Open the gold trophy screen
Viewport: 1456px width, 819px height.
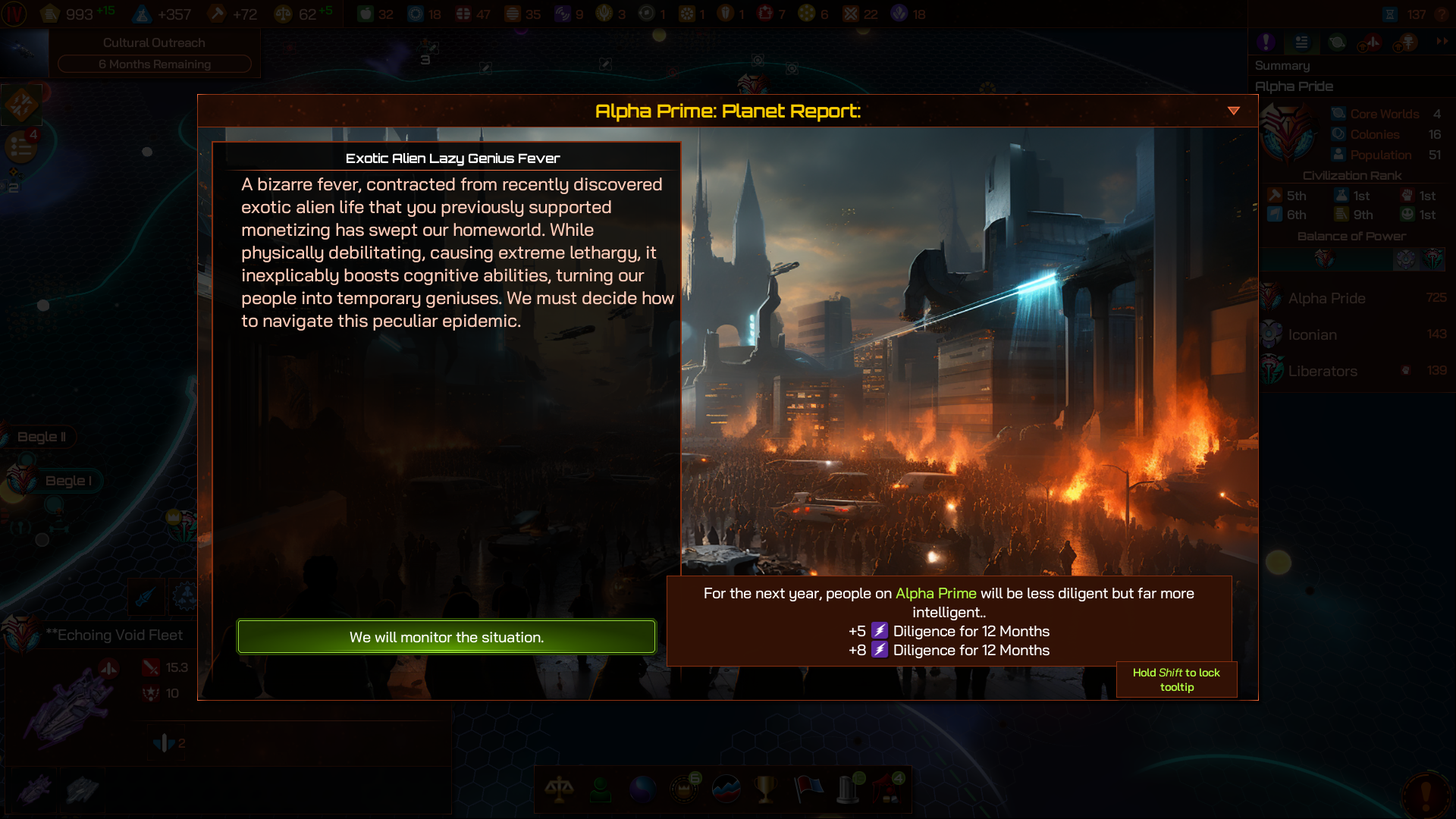tap(766, 789)
